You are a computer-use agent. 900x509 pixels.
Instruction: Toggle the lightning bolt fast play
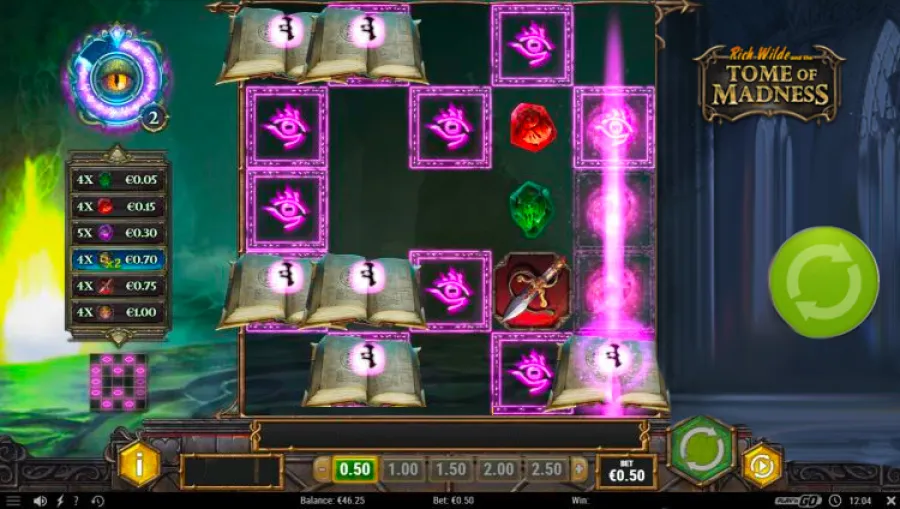59,500
